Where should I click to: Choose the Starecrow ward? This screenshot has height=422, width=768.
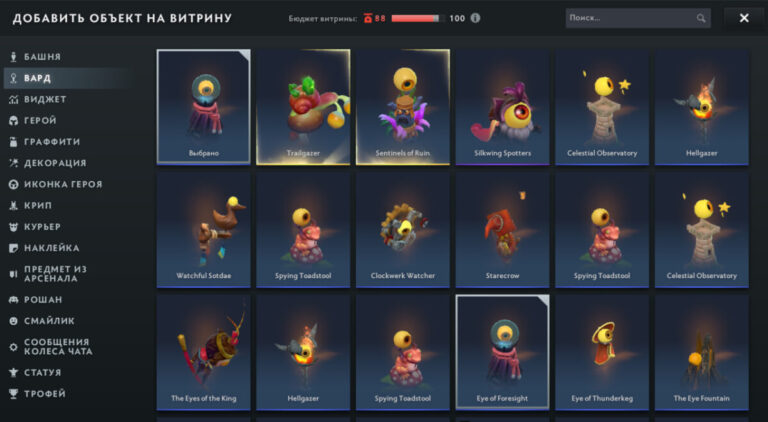point(502,229)
